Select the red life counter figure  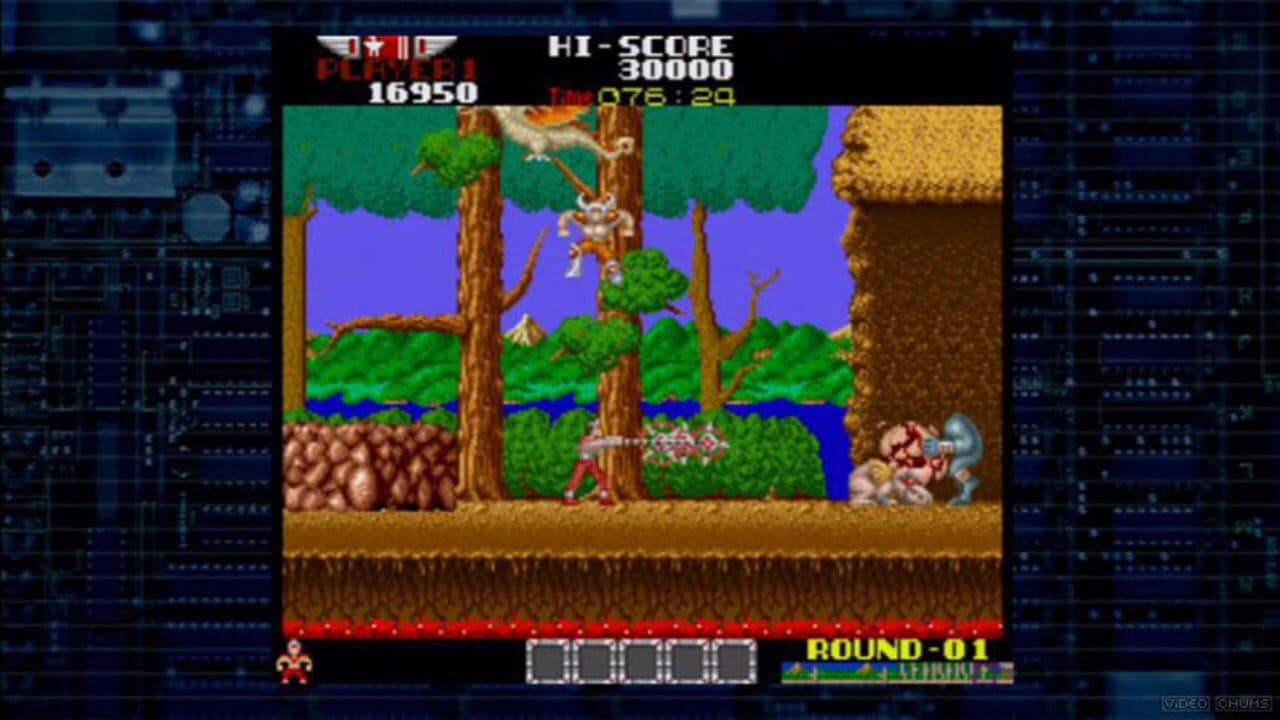pos(296,663)
